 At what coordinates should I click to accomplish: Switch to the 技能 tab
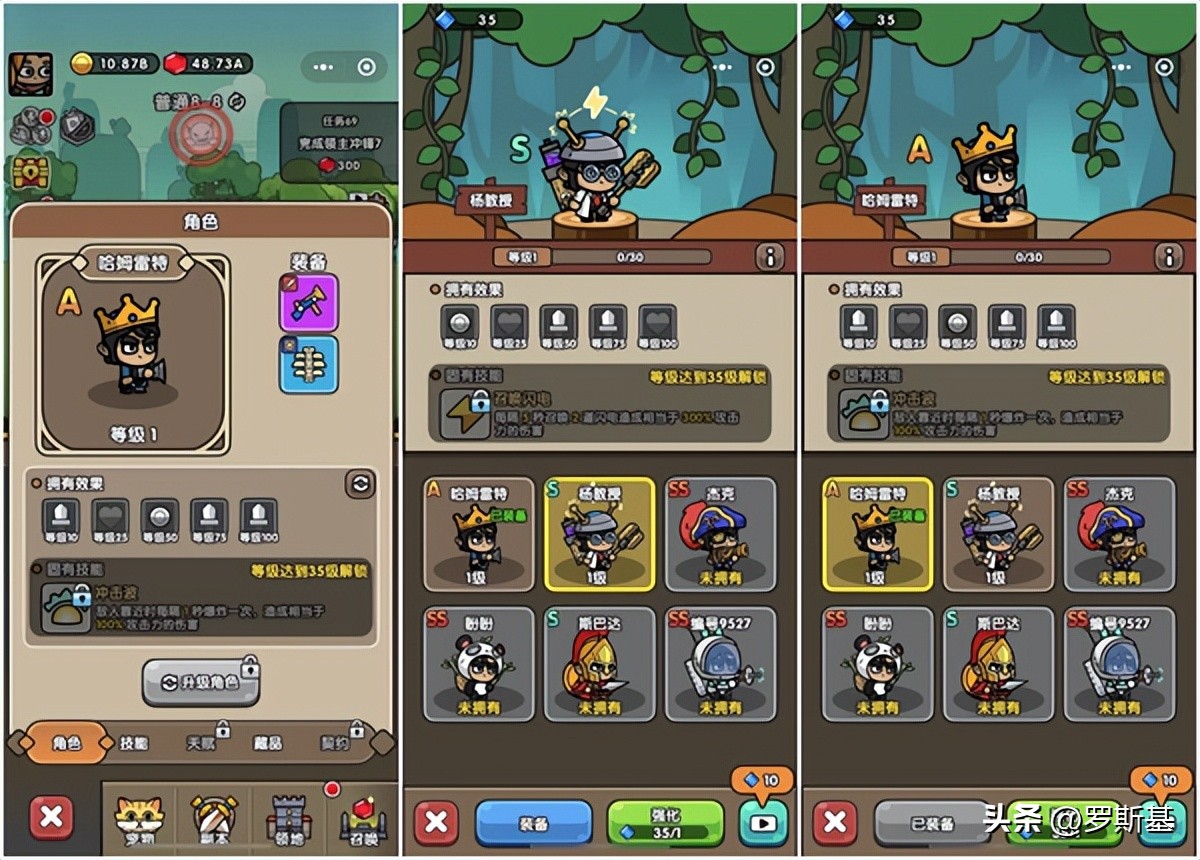point(134,743)
